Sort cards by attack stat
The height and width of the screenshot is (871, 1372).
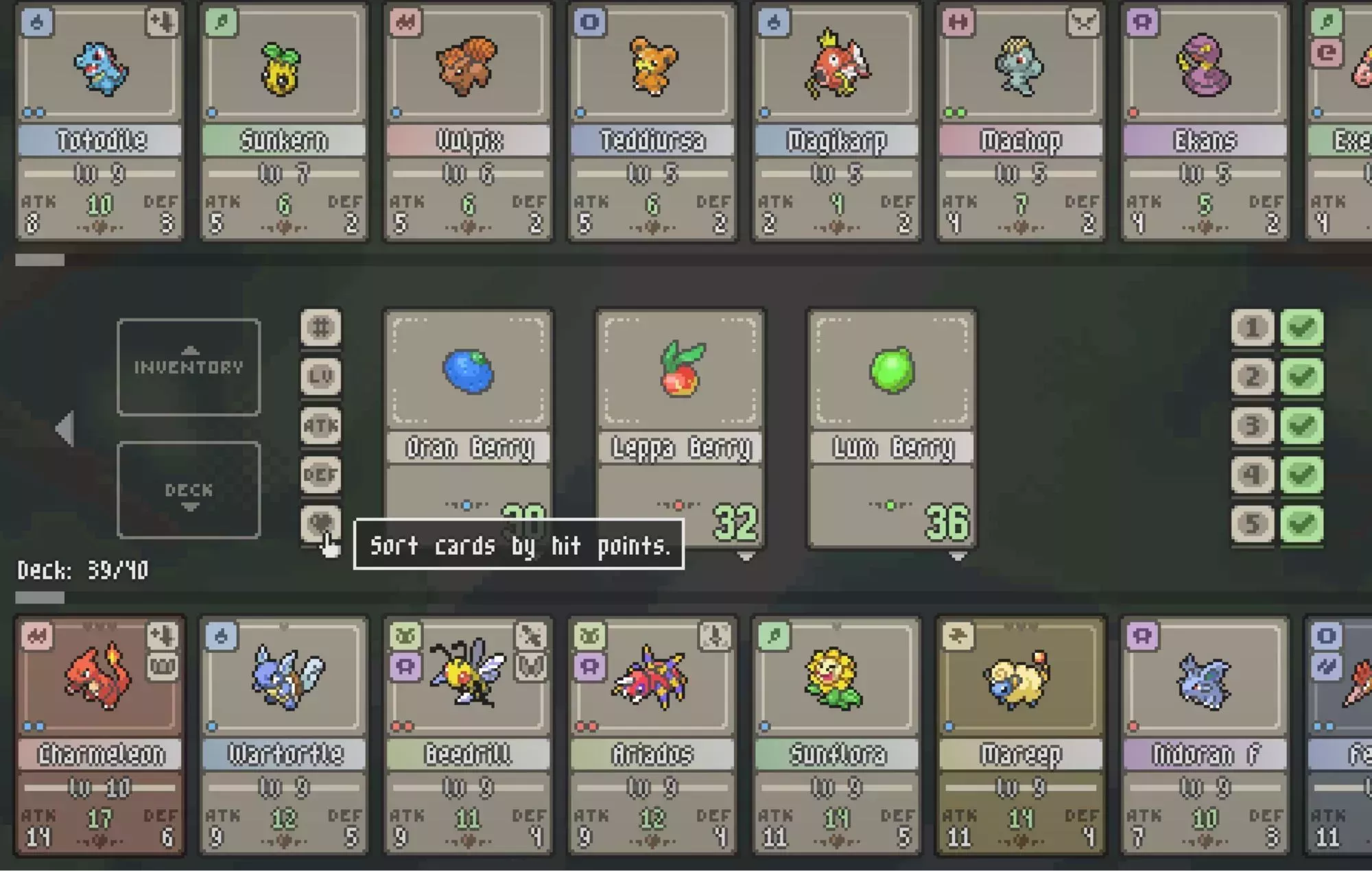click(322, 425)
